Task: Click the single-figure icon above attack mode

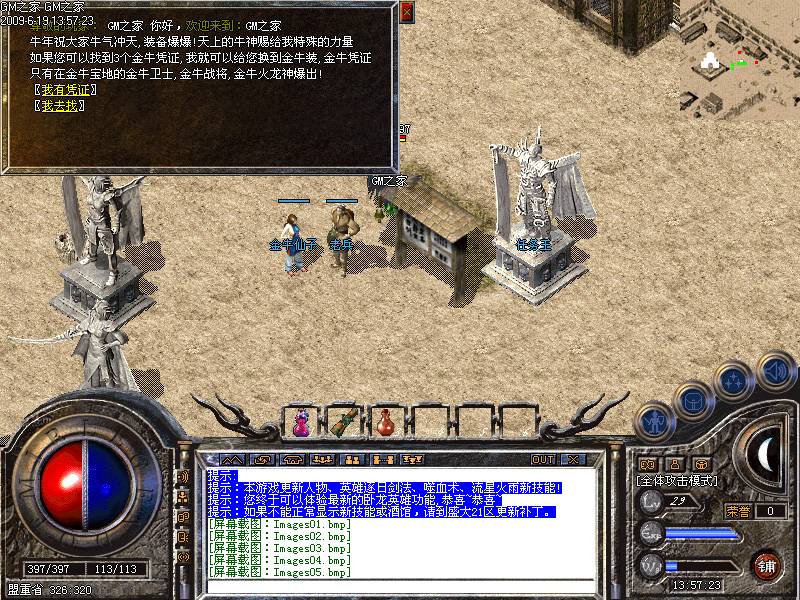Action: point(674,464)
